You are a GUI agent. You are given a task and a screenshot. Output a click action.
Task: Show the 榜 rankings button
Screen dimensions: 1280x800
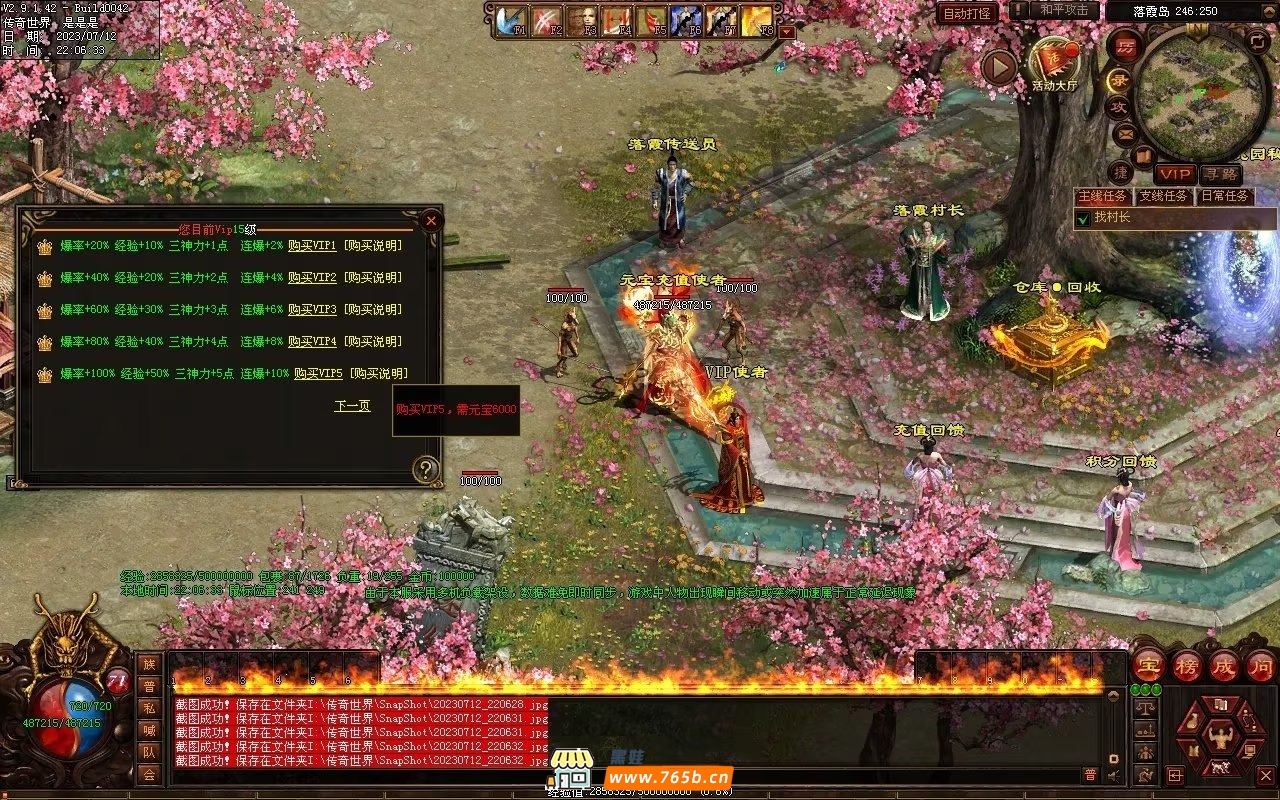pyautogui.click(x=1187, y=665)
